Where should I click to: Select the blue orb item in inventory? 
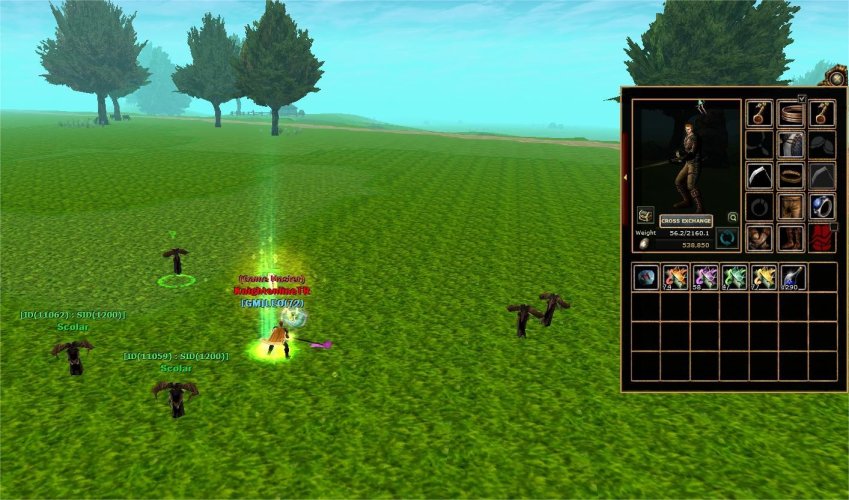coord(646,277)
